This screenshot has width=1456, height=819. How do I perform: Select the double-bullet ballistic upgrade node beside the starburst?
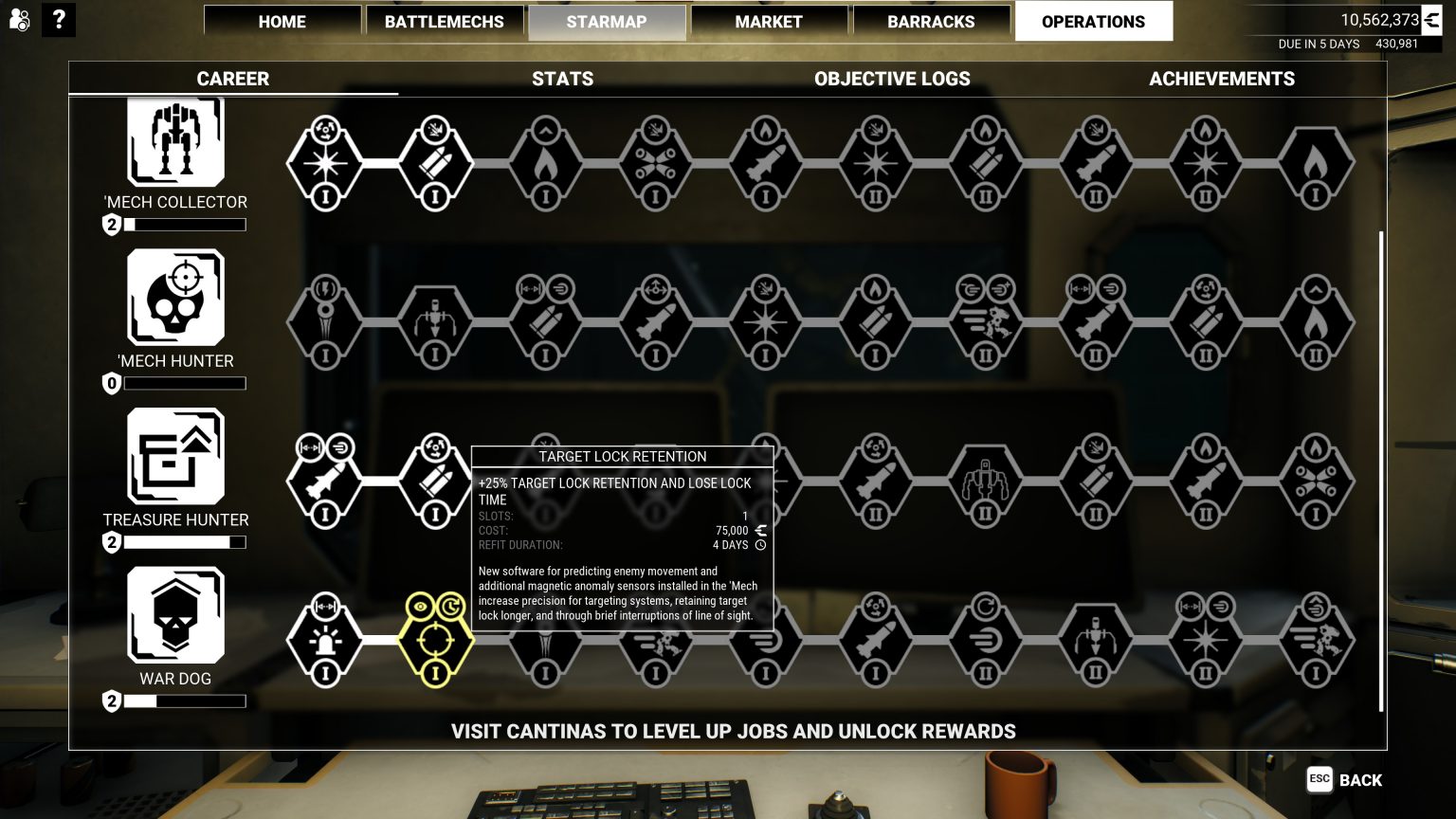pos(434,164)
